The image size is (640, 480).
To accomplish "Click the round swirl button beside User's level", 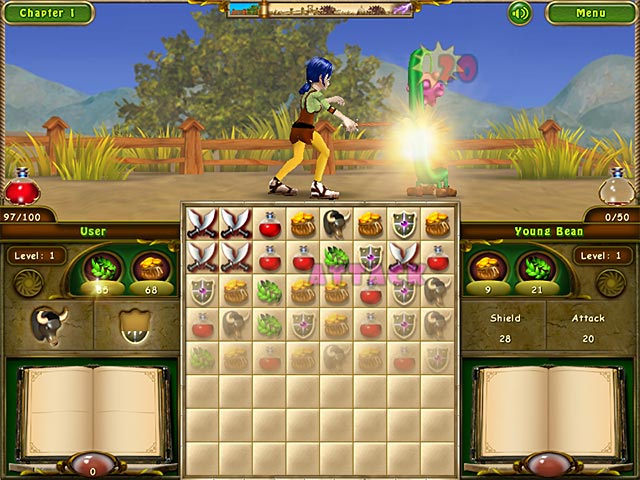I will [26, 283].
